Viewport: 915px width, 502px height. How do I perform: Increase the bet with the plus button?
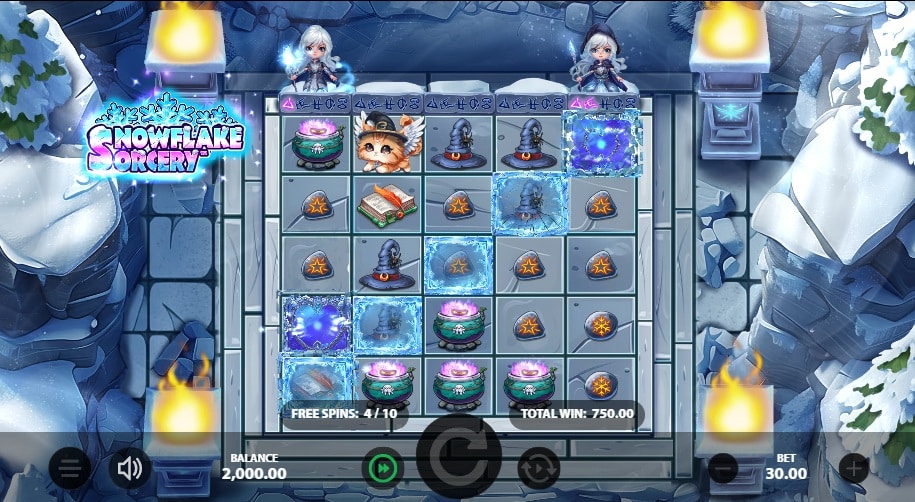(853, 467)
